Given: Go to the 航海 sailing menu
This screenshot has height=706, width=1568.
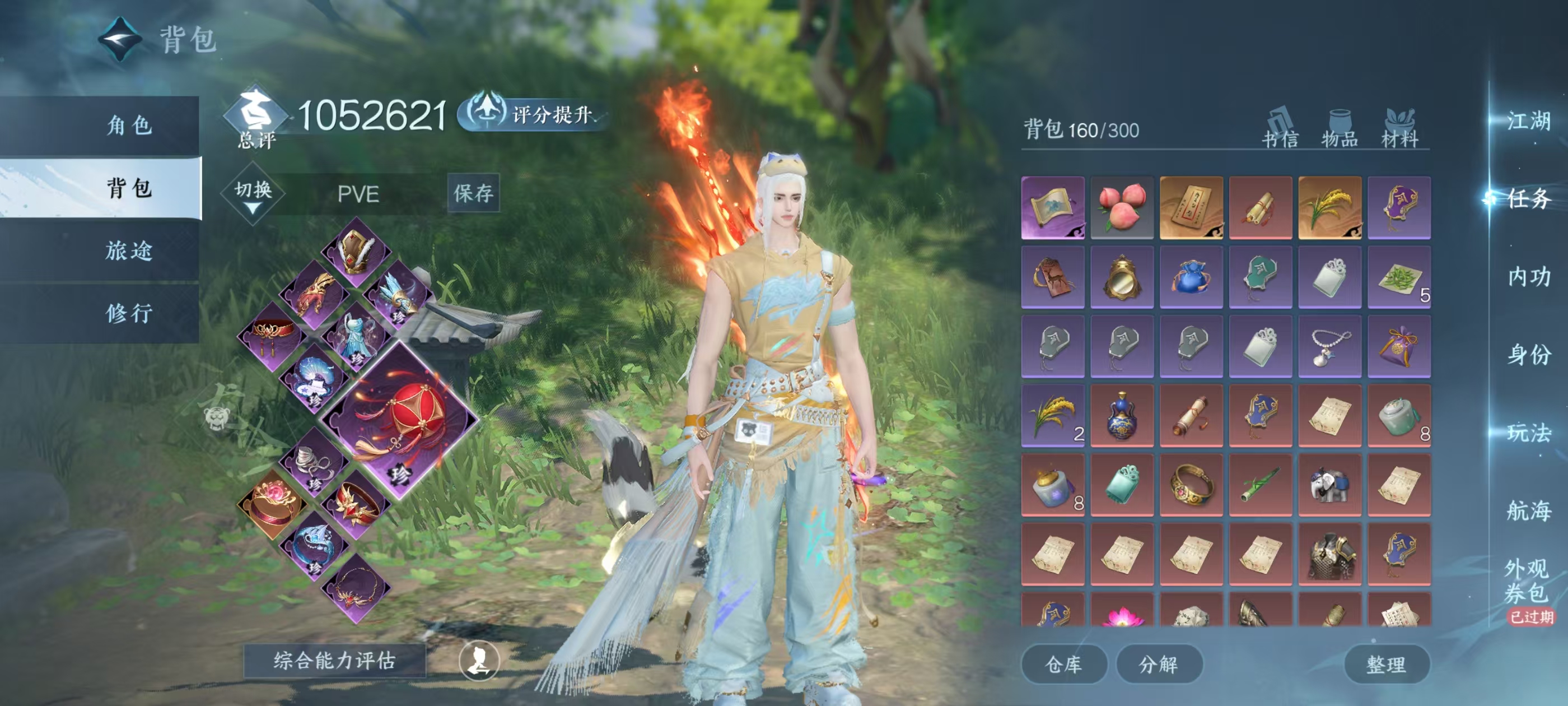Looking at the screenshot, I should 1528,510.
